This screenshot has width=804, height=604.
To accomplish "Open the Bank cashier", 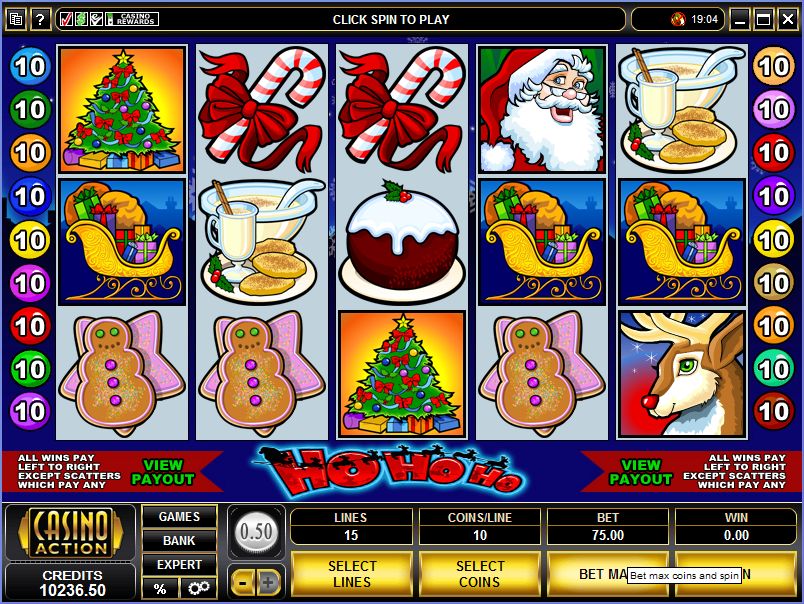I will (179, 541).
